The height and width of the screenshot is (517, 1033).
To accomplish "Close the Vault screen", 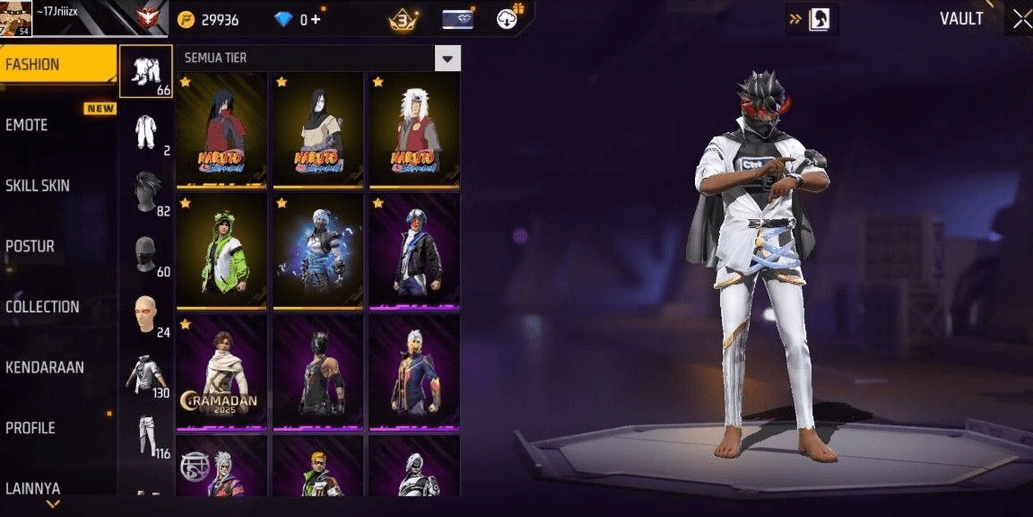I will pos(1020,20).
